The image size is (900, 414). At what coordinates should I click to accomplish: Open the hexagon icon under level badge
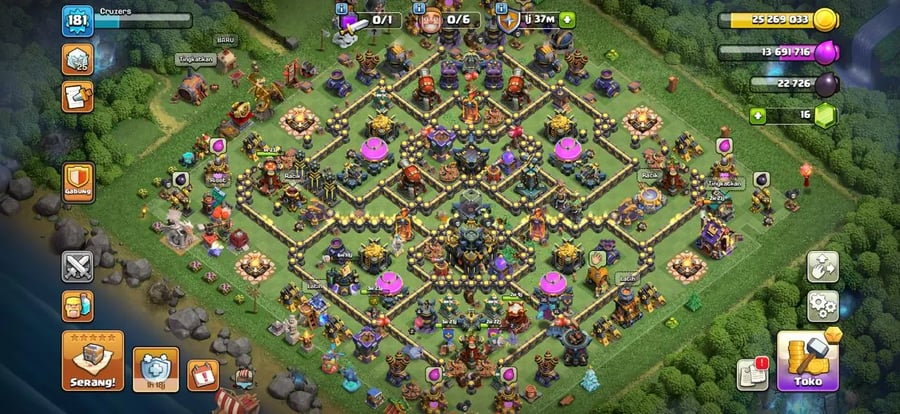pyautogui.click(x=77, y=59)
